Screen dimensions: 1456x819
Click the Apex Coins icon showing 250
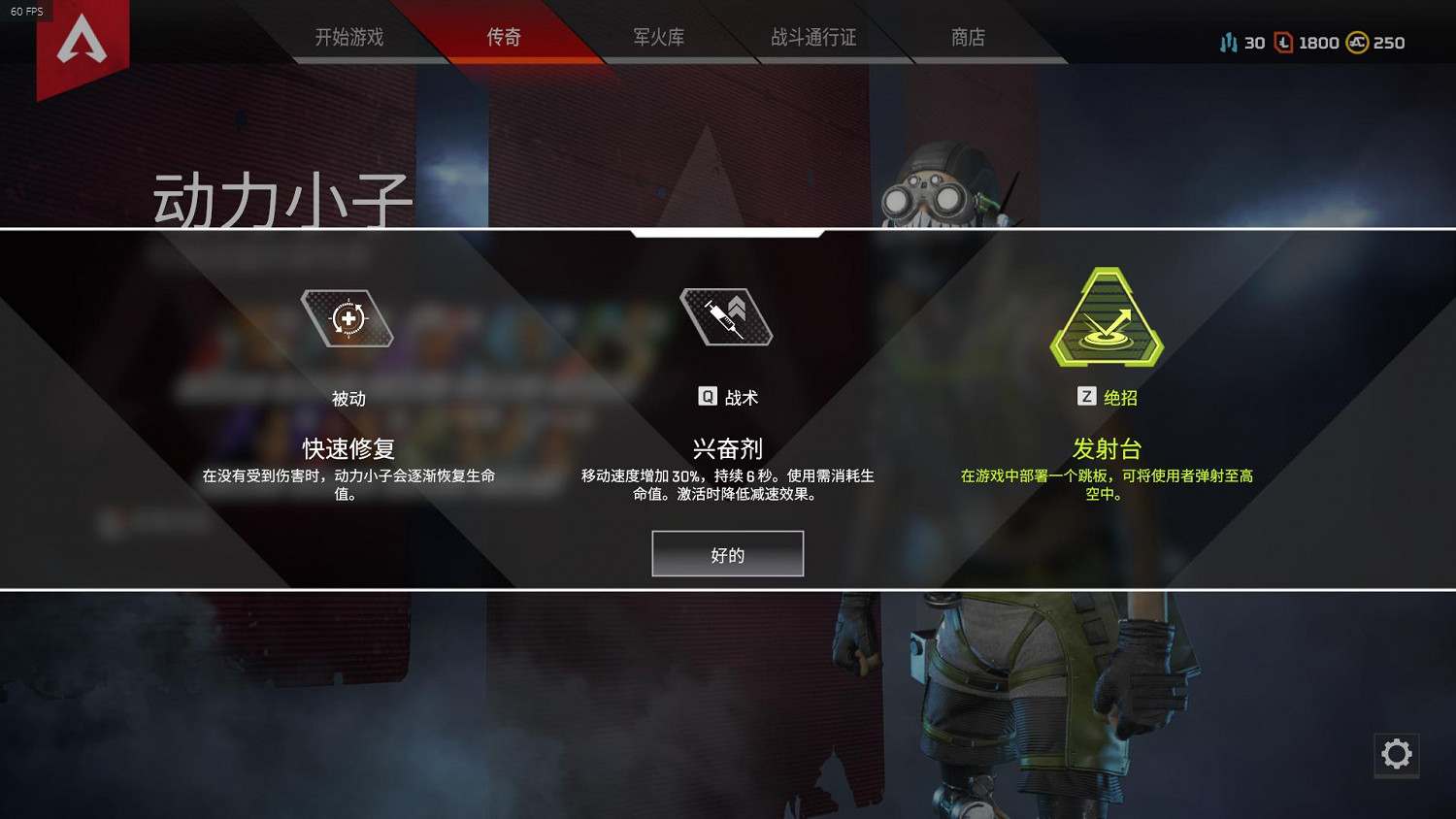1360,43
